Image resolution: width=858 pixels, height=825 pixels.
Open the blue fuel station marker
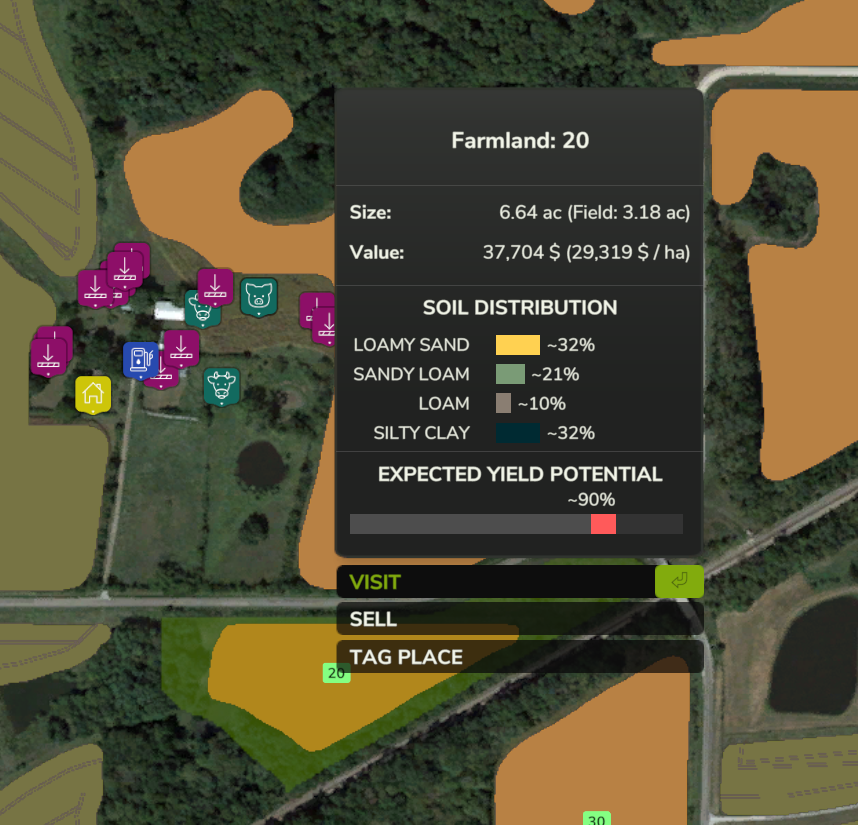pos(139,359)
